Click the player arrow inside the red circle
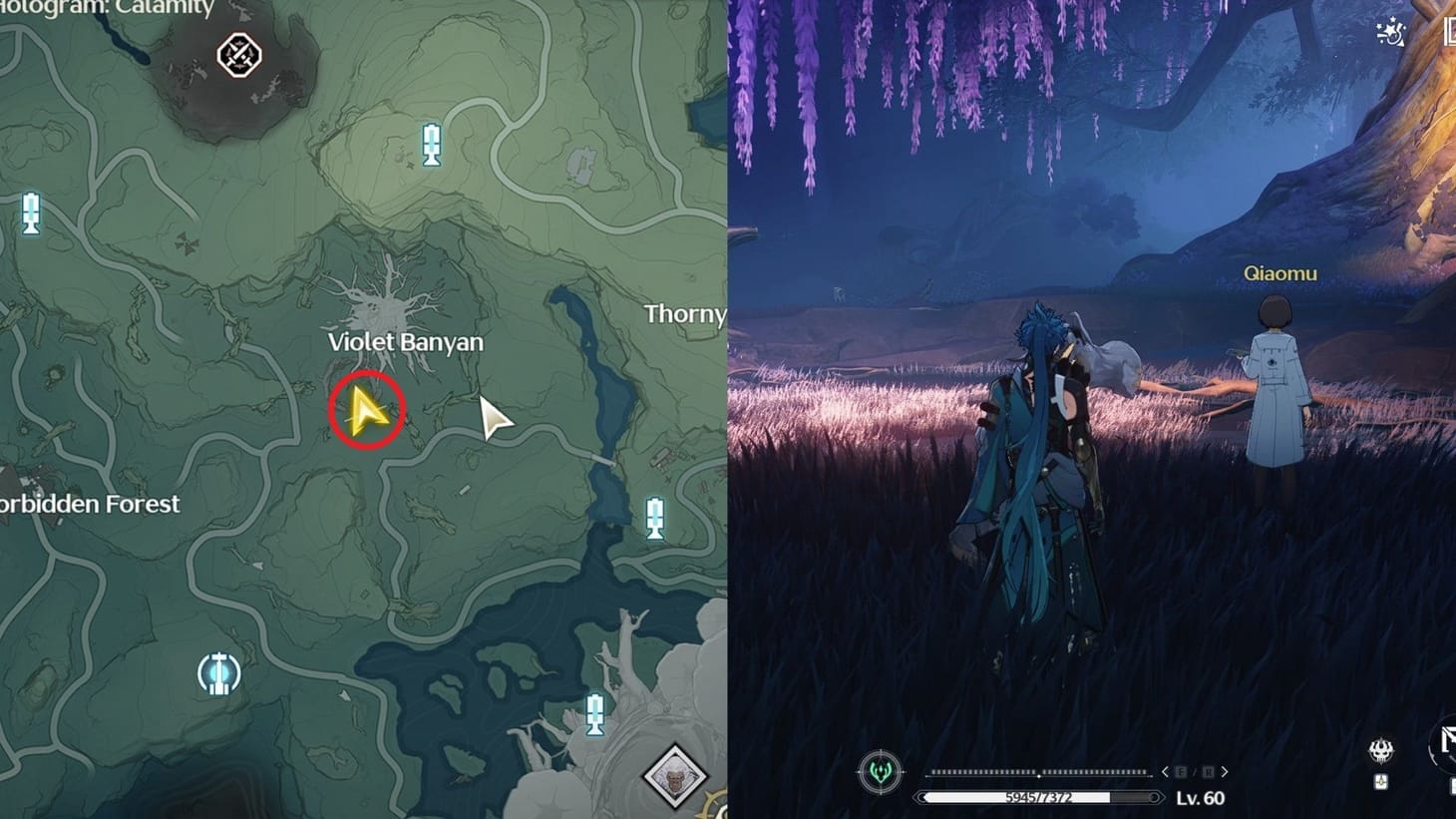The height and width of the screenshot is (819, 1456). coord(367,406)
